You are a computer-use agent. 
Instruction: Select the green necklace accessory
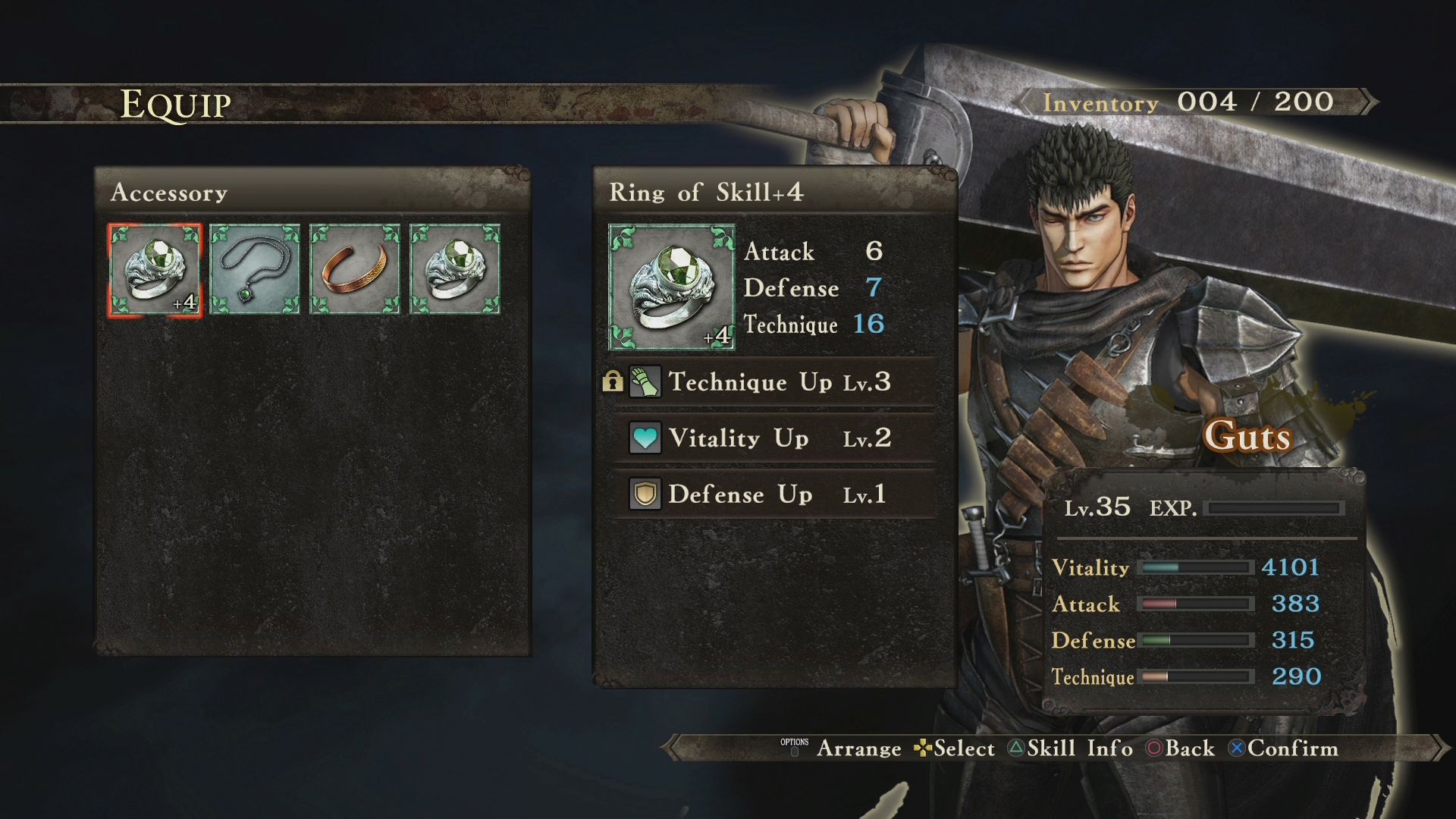point(255,269)
